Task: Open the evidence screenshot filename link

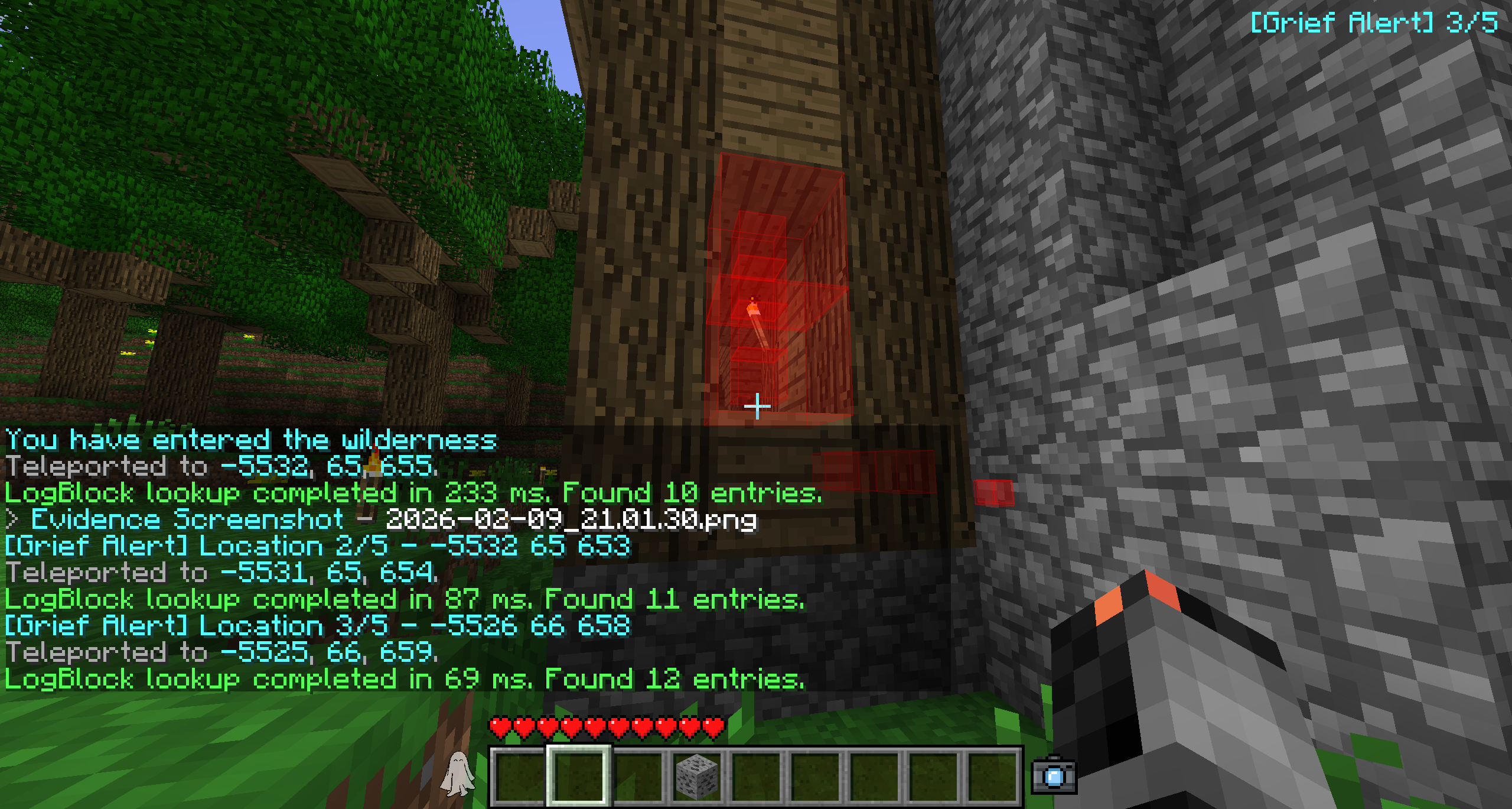Action: pos(571,520)
